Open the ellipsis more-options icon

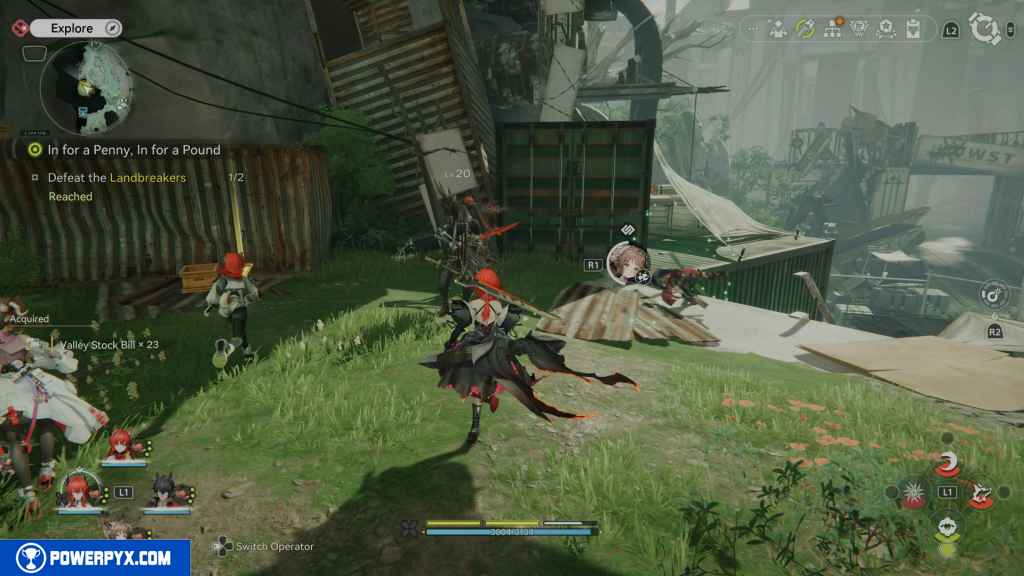point(753,29)
